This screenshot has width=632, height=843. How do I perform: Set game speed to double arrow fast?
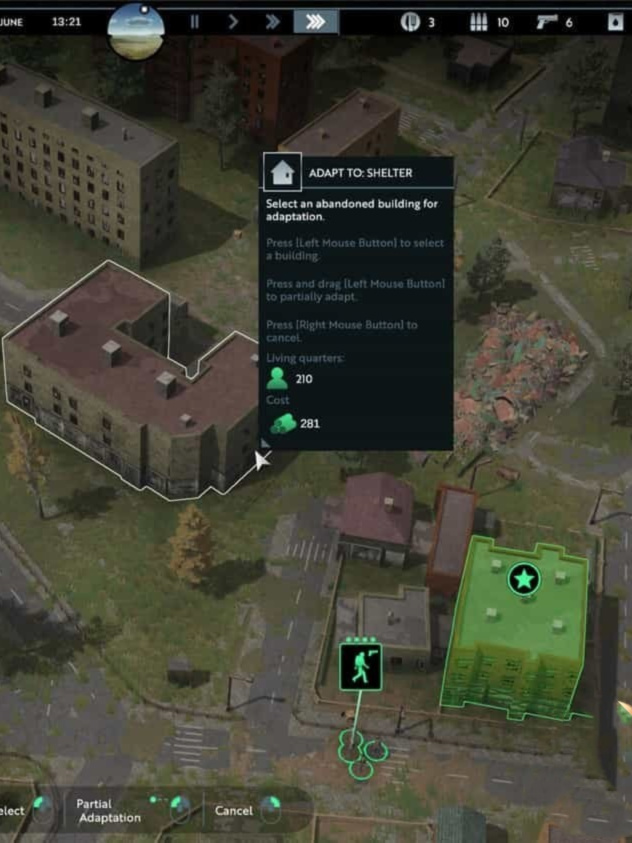(x=272, y=21)
